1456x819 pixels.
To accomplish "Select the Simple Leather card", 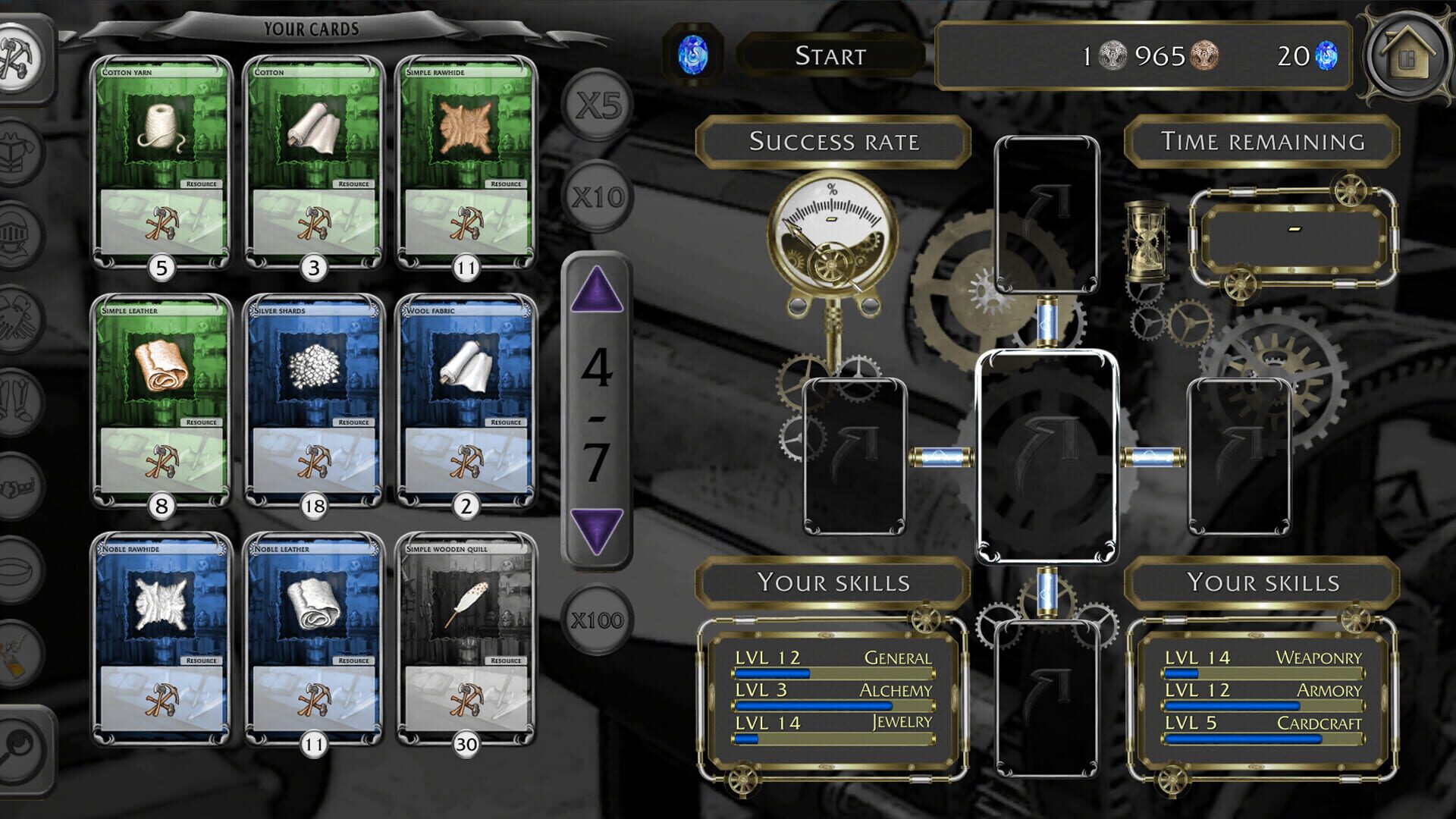I will click(161, 401).
